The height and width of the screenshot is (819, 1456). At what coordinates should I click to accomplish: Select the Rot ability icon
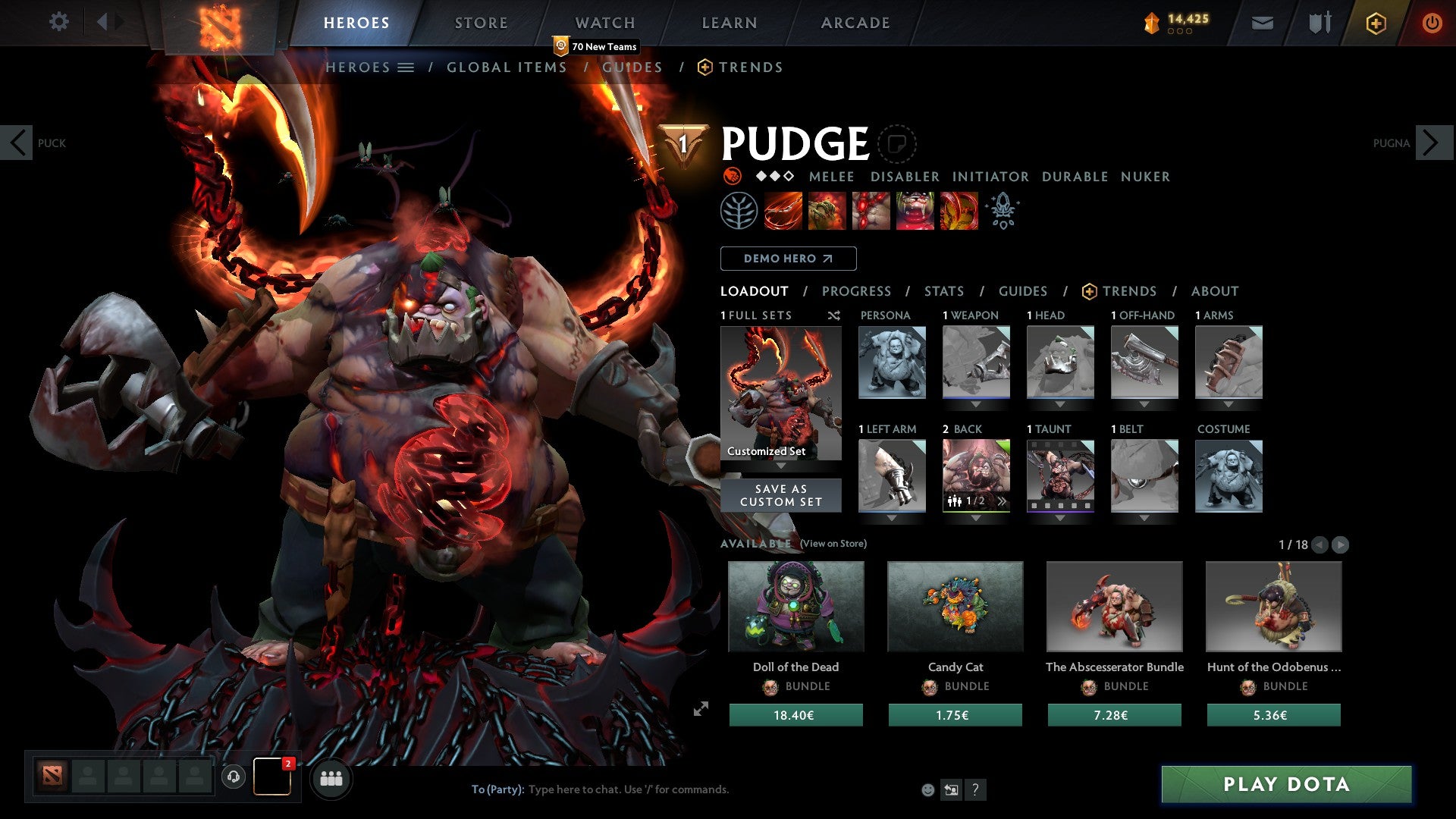(827, 211)
